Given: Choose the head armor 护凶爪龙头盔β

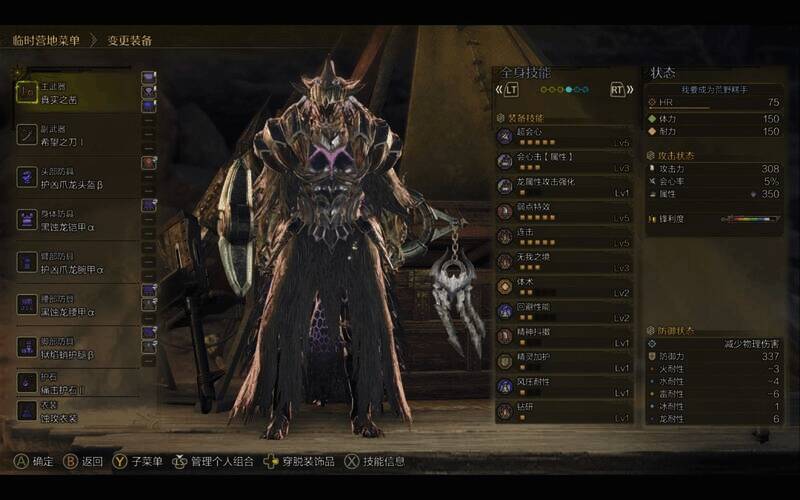Looking at the screenshot, I should coord(78,178).
